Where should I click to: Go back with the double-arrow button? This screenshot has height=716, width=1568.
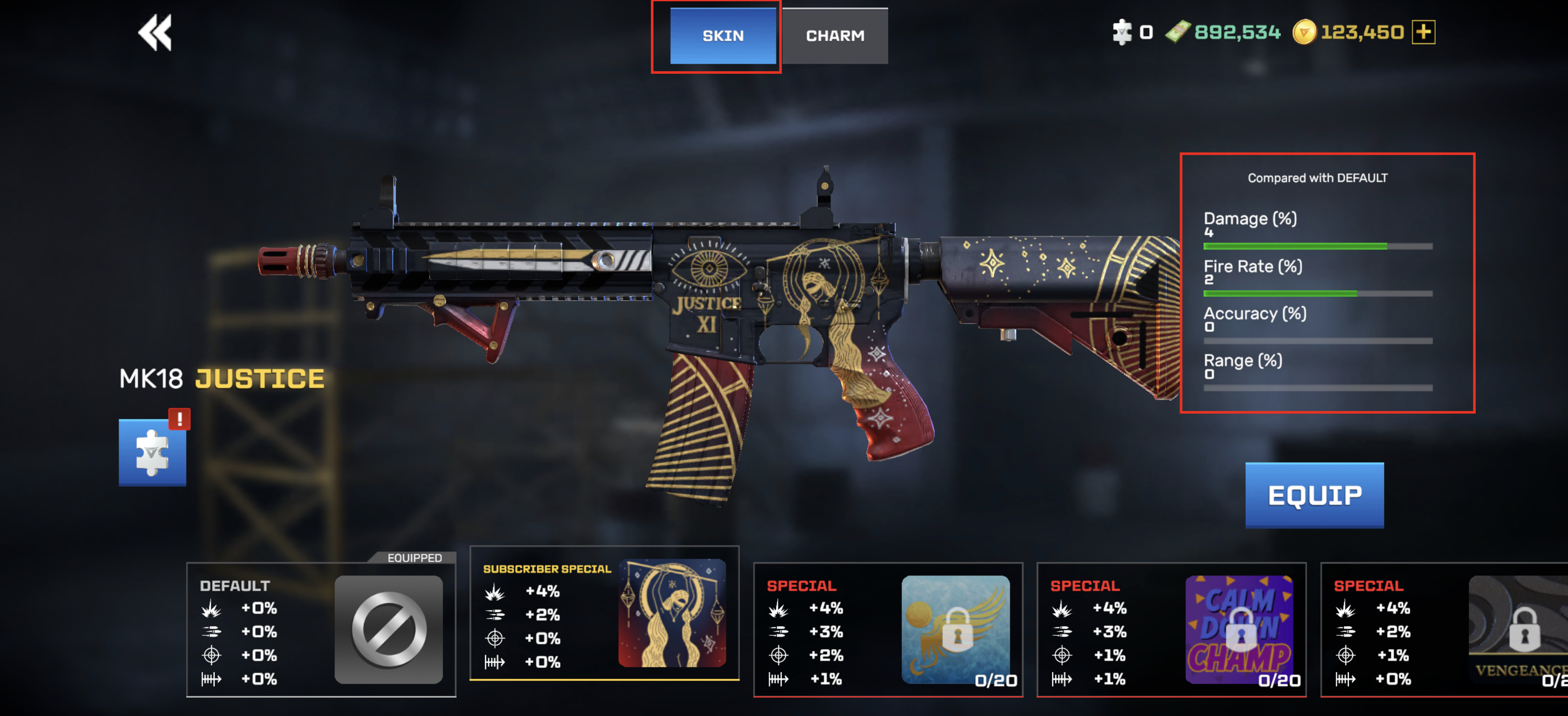point(155,32)
